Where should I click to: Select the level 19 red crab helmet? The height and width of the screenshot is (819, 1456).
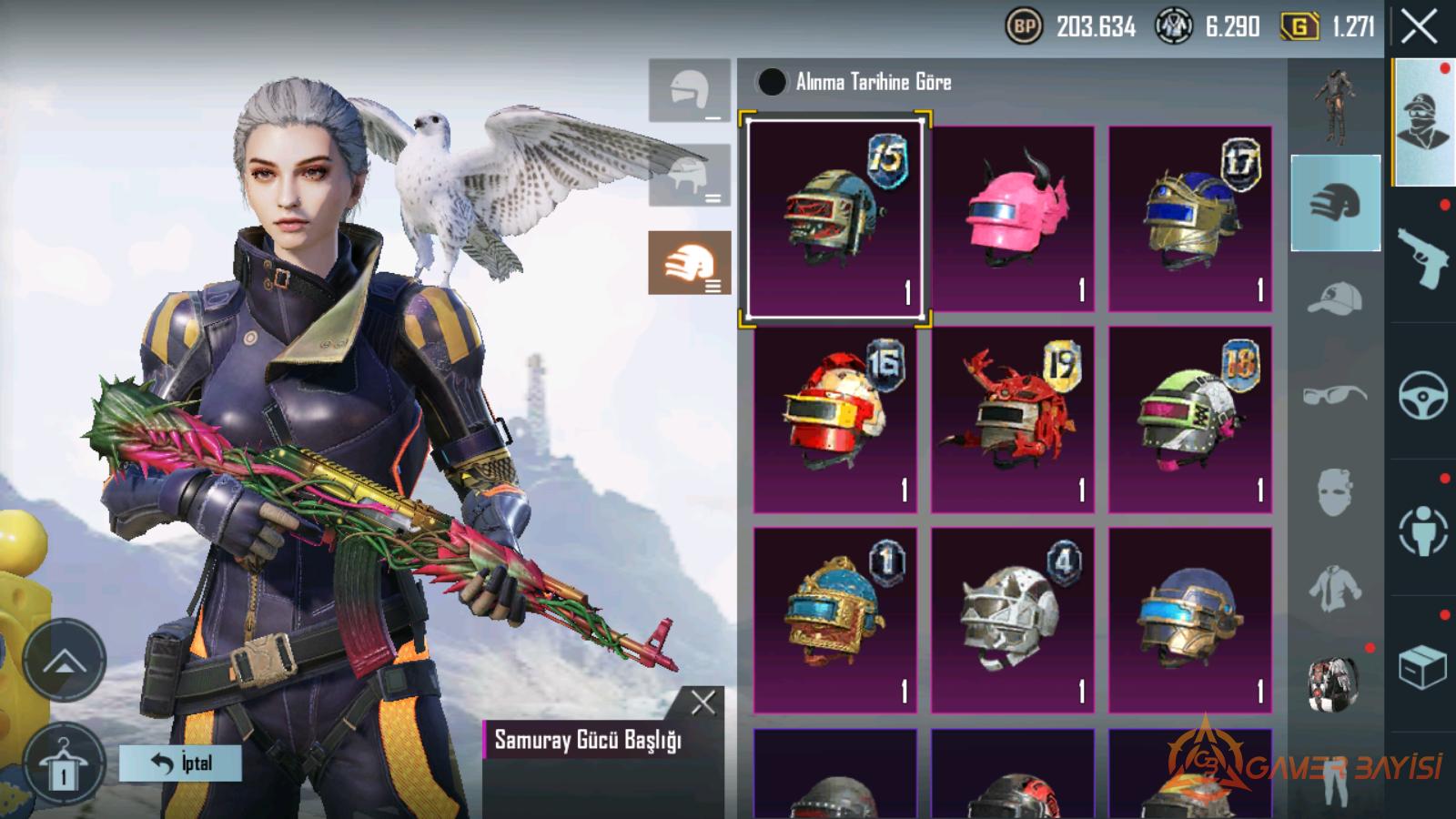1012,420
